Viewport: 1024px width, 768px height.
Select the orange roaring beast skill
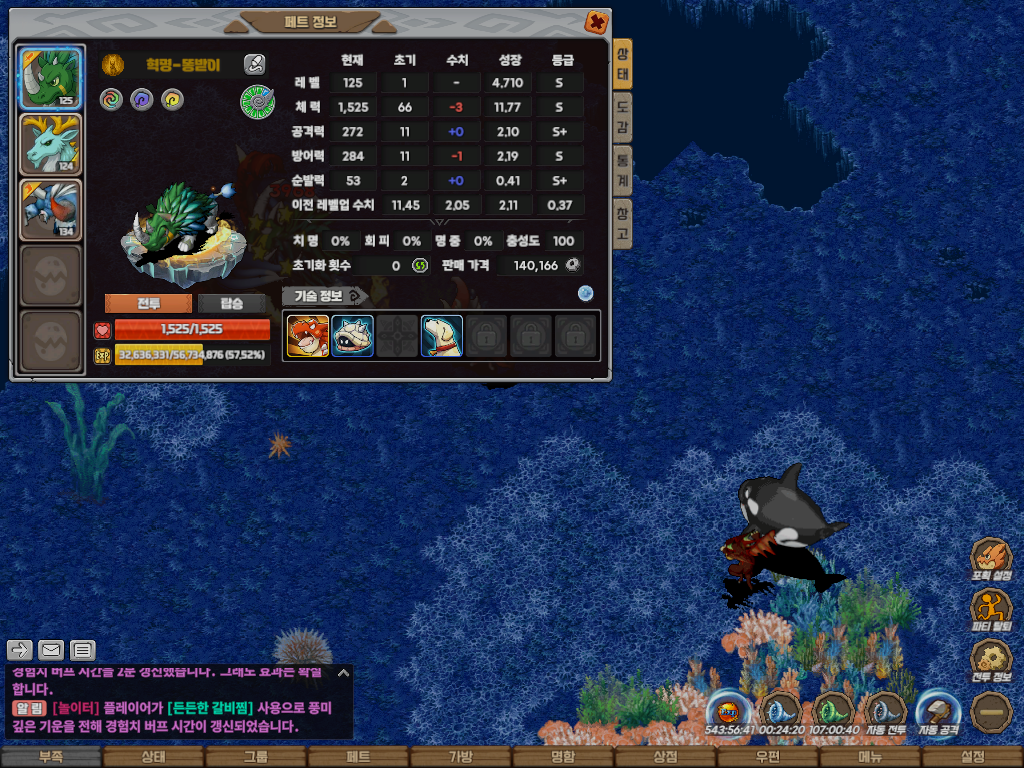tap(308, 336)
